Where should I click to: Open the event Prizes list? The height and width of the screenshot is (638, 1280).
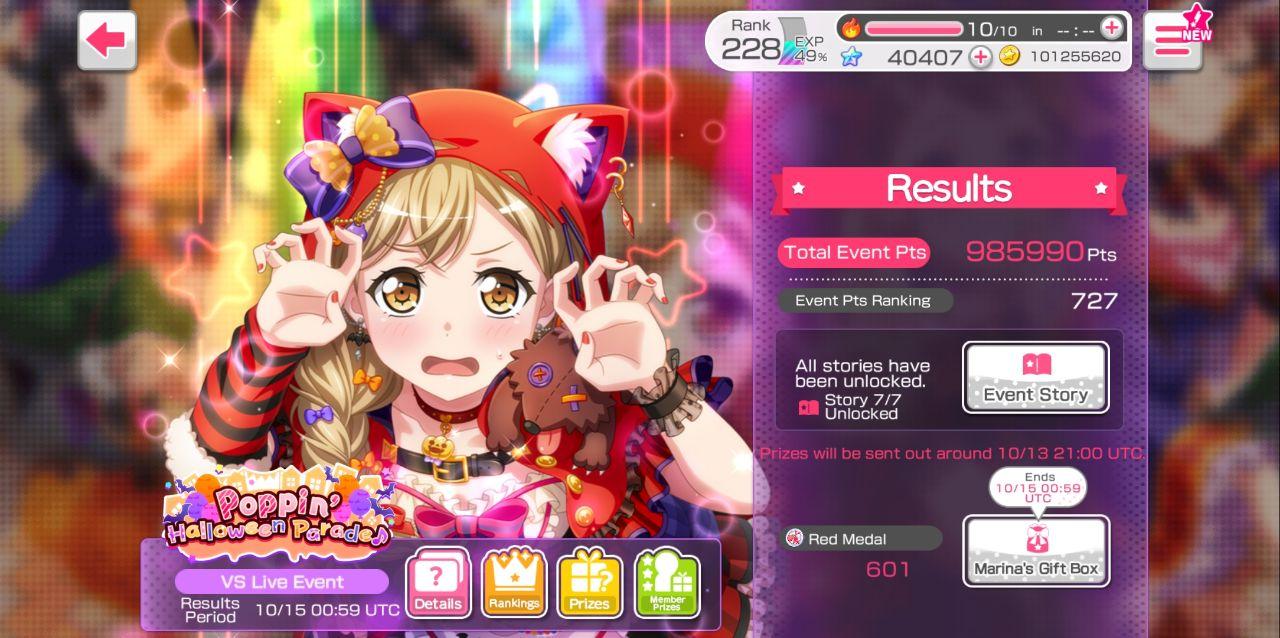(x=590, y=583)
